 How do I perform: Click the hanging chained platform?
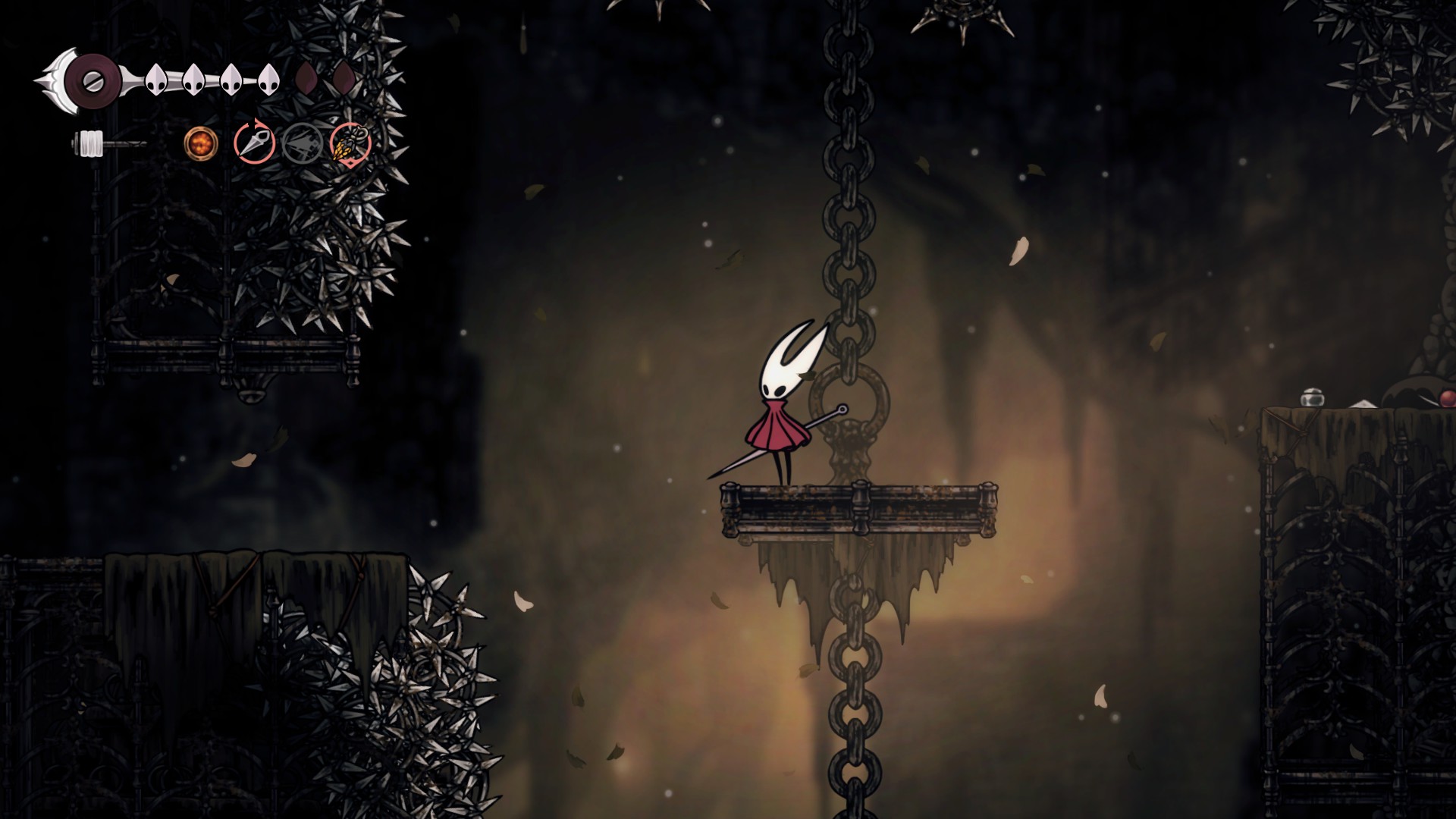click(857, 508)
